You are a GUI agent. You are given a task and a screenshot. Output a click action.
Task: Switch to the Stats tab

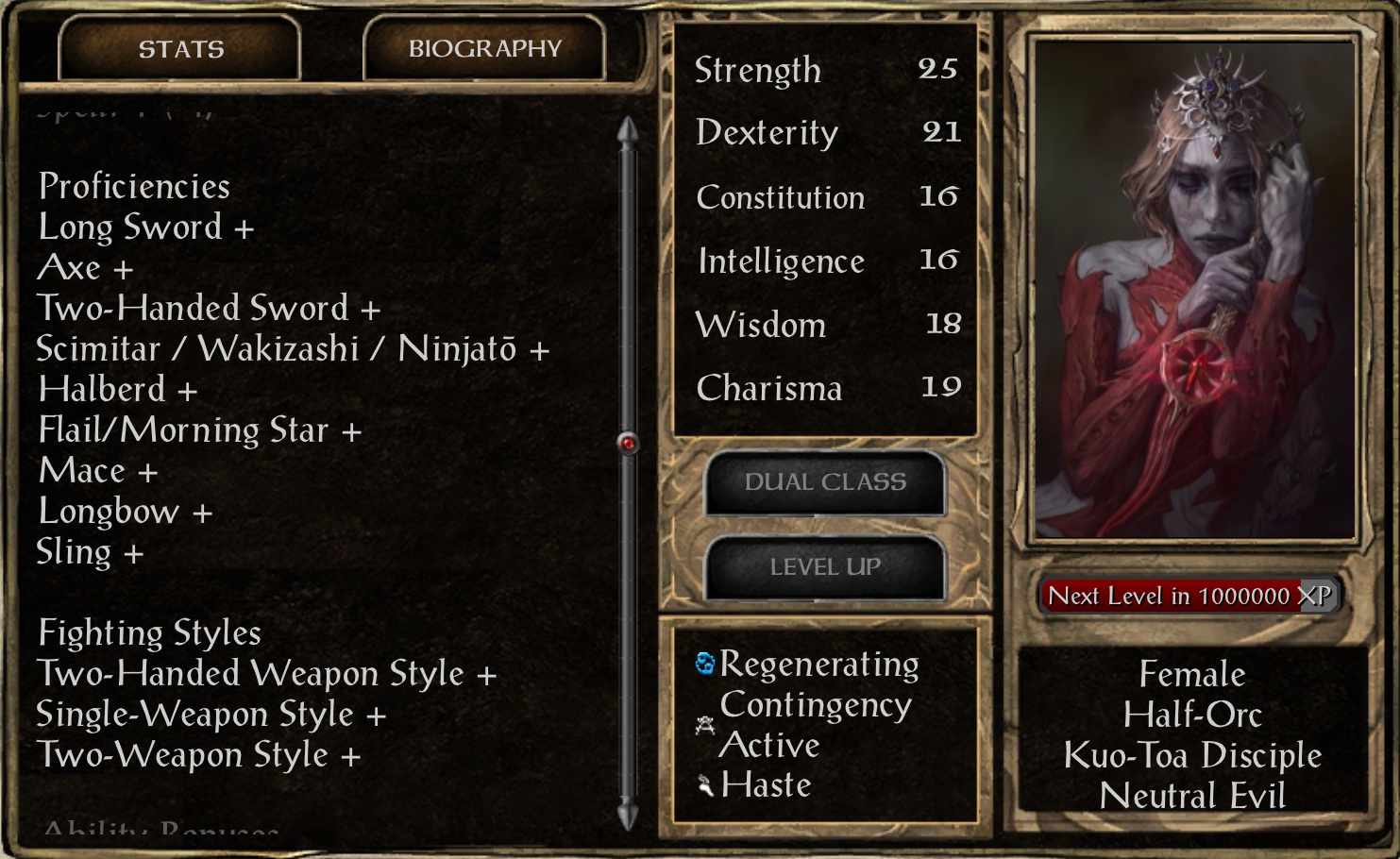180,48
